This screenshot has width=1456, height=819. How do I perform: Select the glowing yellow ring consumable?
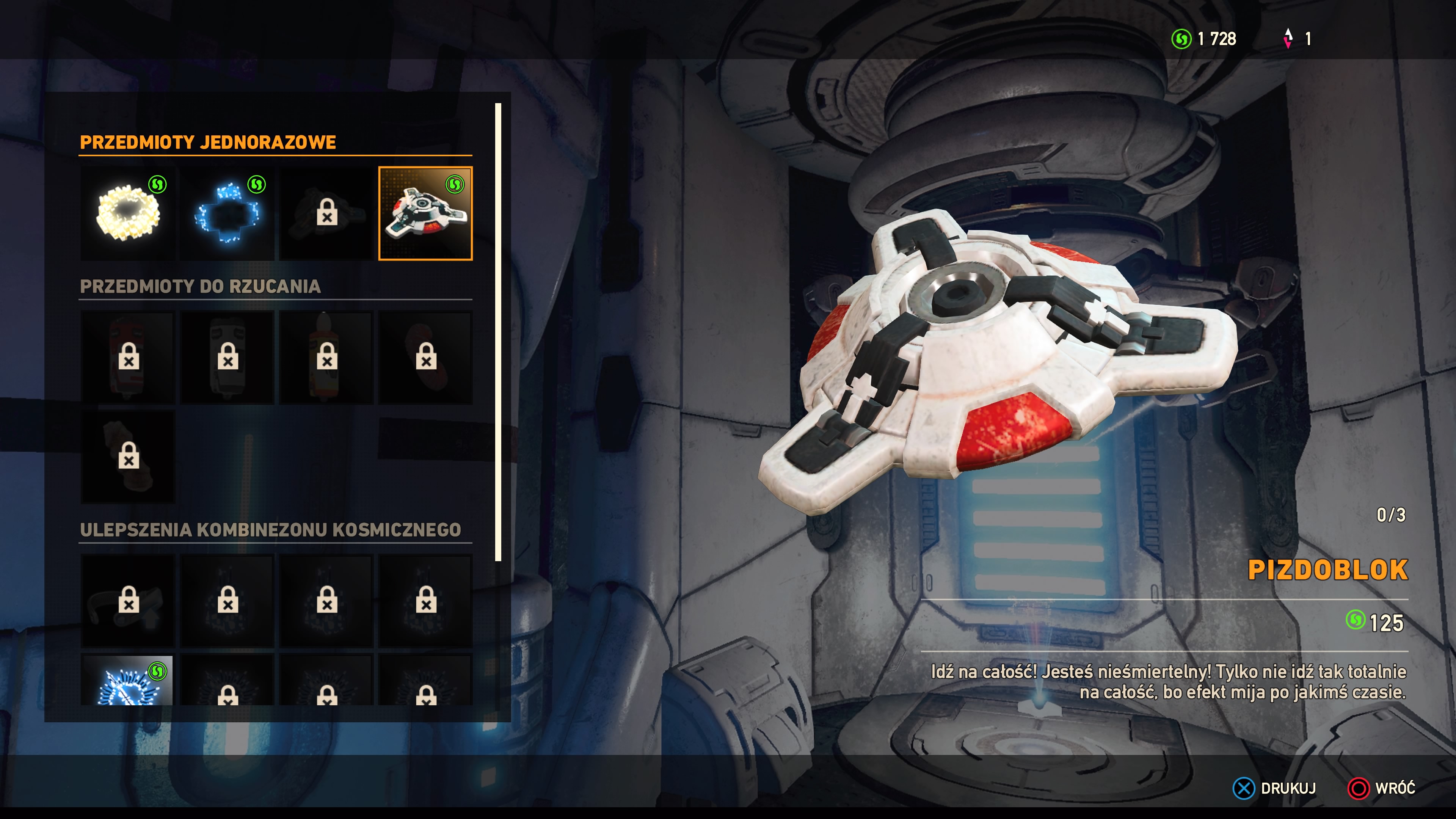click(x=128, y=213)
